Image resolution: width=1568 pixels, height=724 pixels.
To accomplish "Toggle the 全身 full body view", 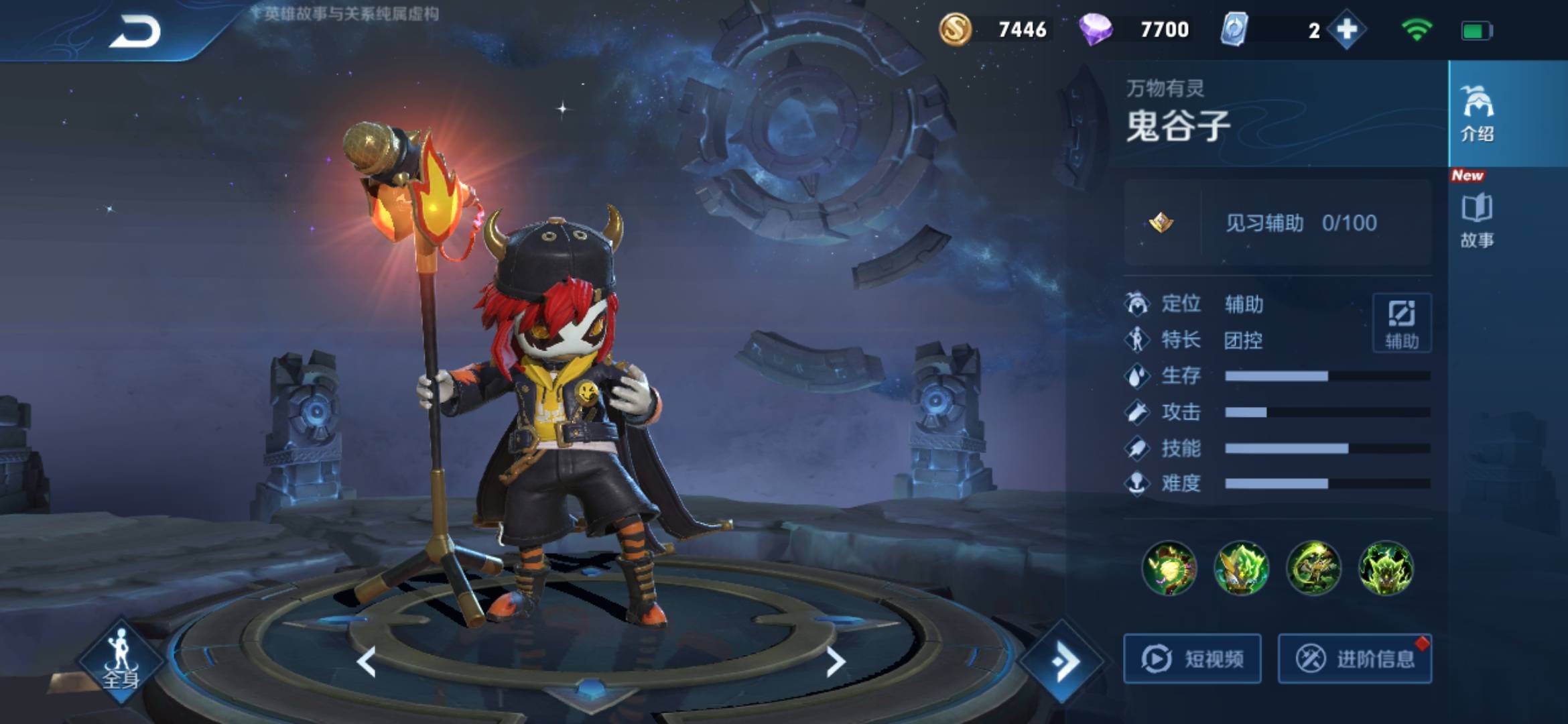I will 121,660.
